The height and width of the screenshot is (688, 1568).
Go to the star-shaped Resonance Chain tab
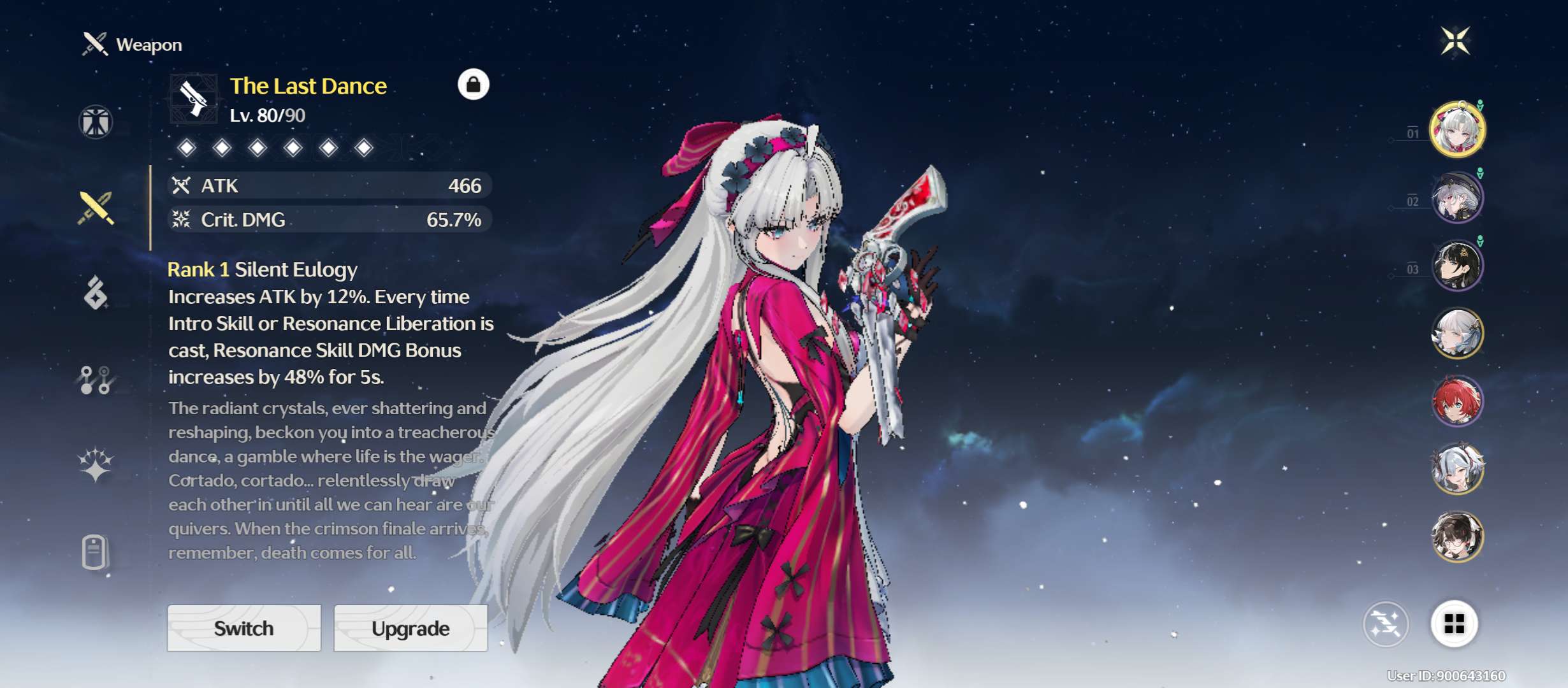[96, 464]
